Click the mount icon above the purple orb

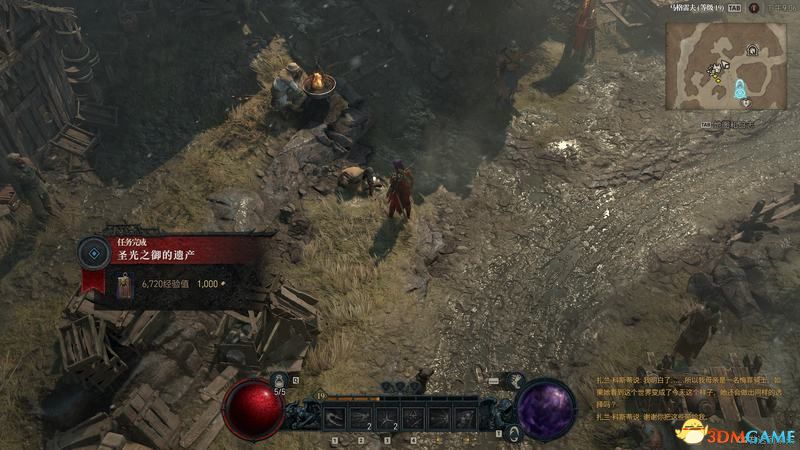[518, 381]
